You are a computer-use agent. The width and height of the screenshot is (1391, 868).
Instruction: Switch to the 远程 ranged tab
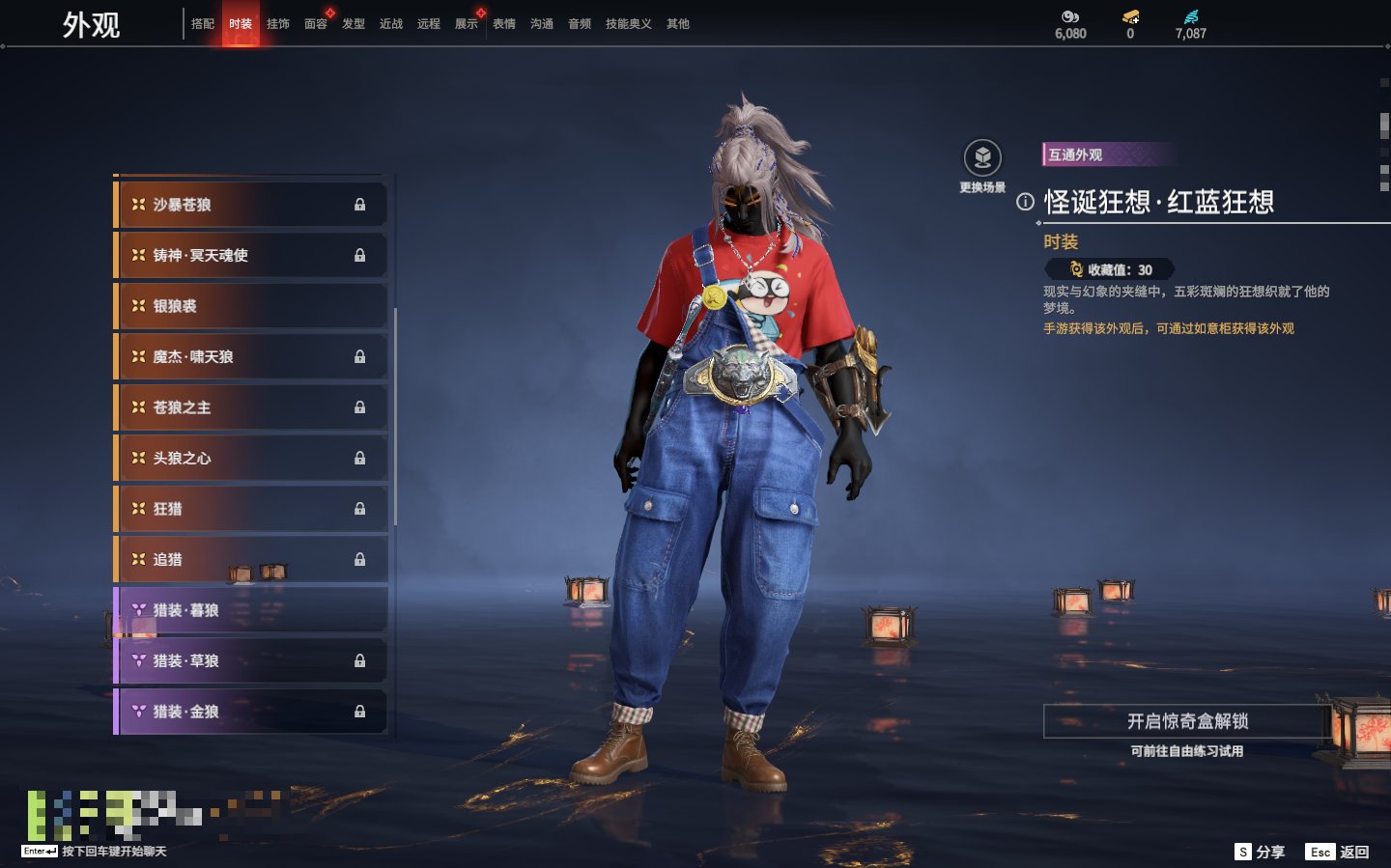(x=429, y=24)
